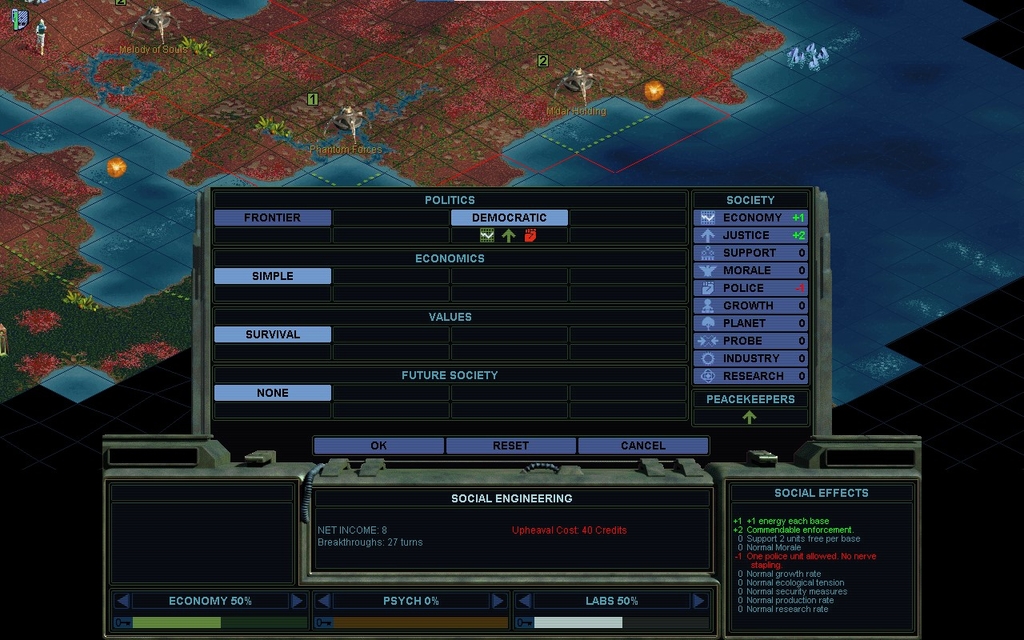Cancel the social engineering screen
This screenshot has height=640, width=1024.
pyautogui.click(x=642, y=446)
